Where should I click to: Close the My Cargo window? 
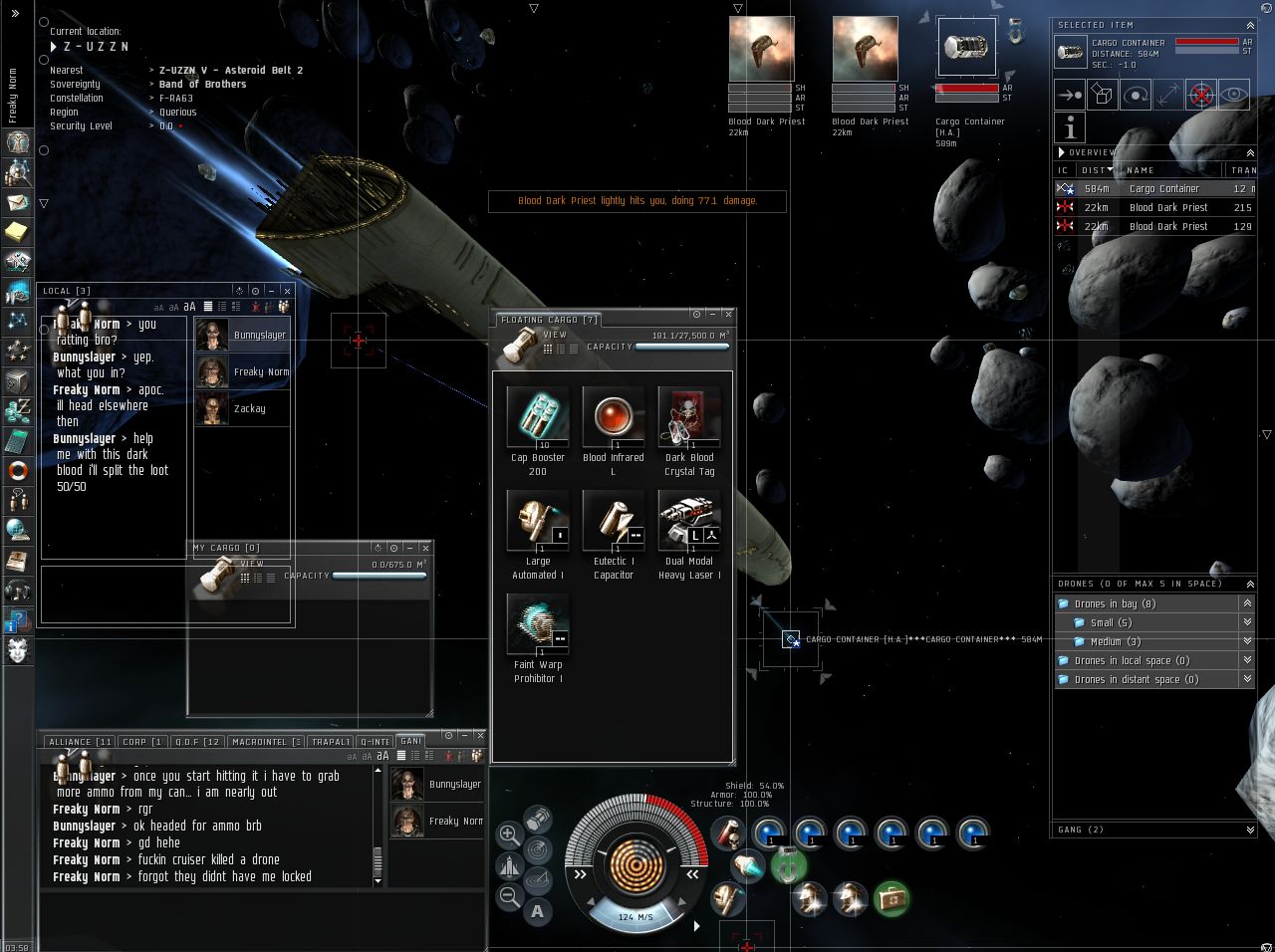click(x=426, y=548)
